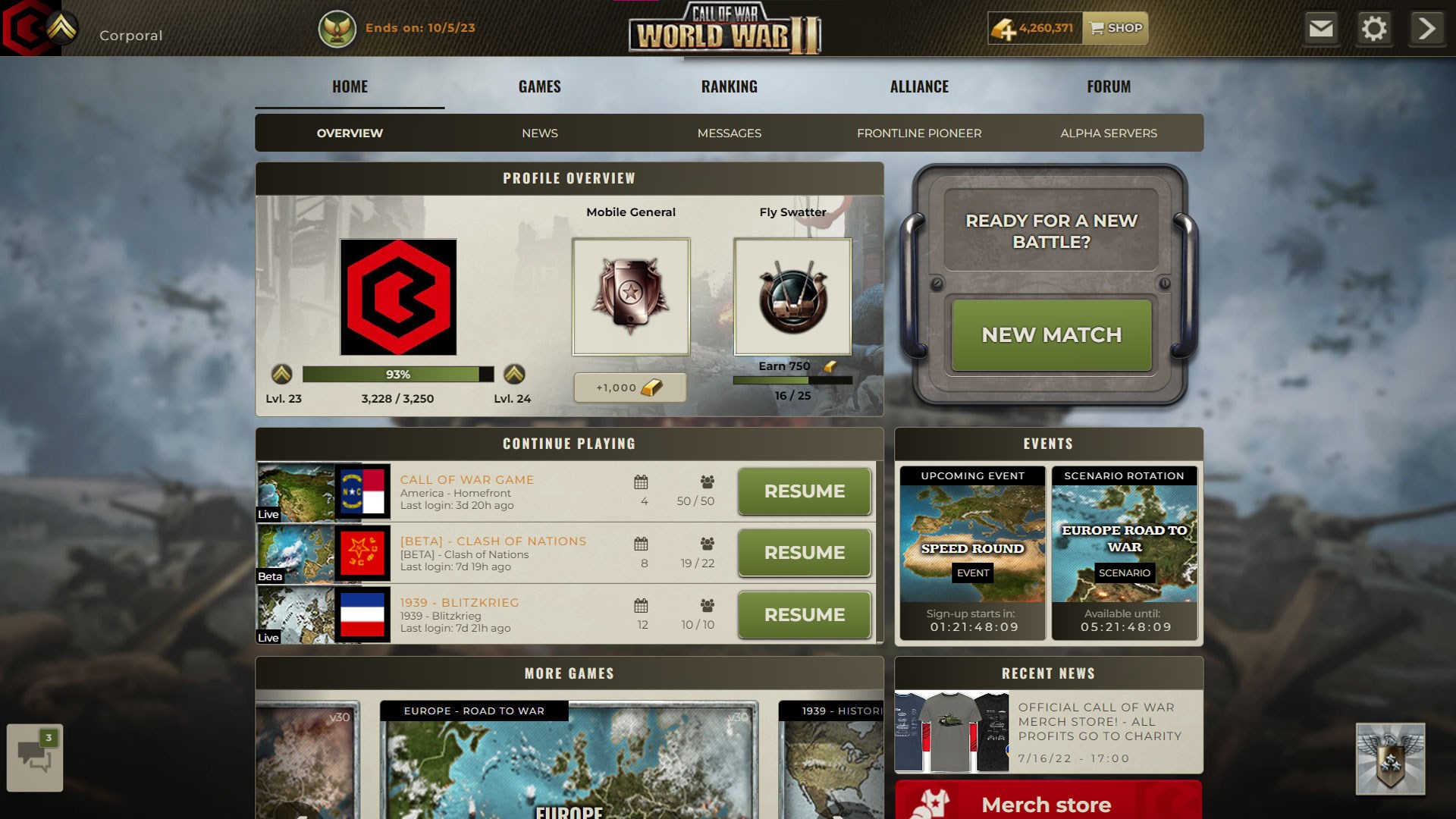Open the Frontline Pioneer section
Viewport: 1456px width, 819px height.
click(919, 133)
